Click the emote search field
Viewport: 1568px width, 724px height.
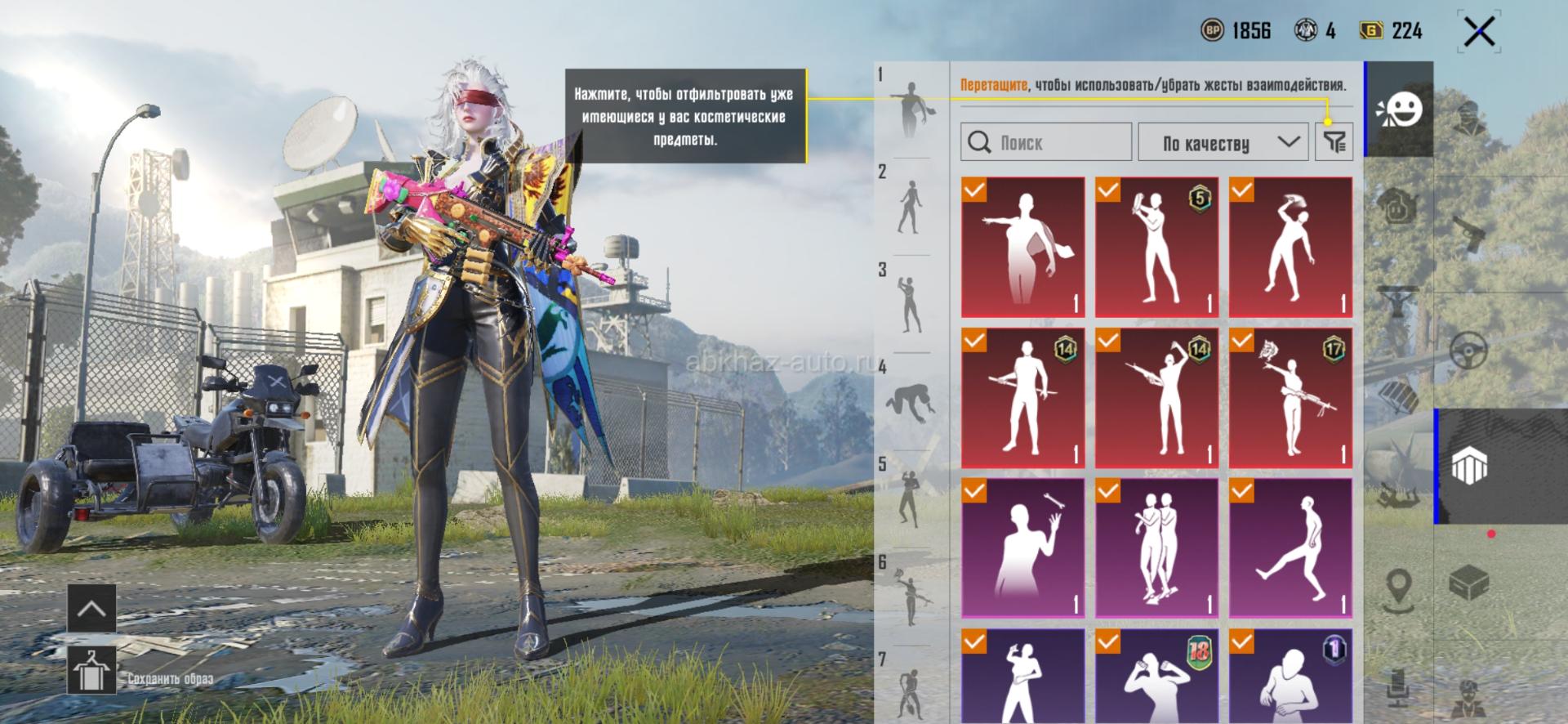point(1046,142)
